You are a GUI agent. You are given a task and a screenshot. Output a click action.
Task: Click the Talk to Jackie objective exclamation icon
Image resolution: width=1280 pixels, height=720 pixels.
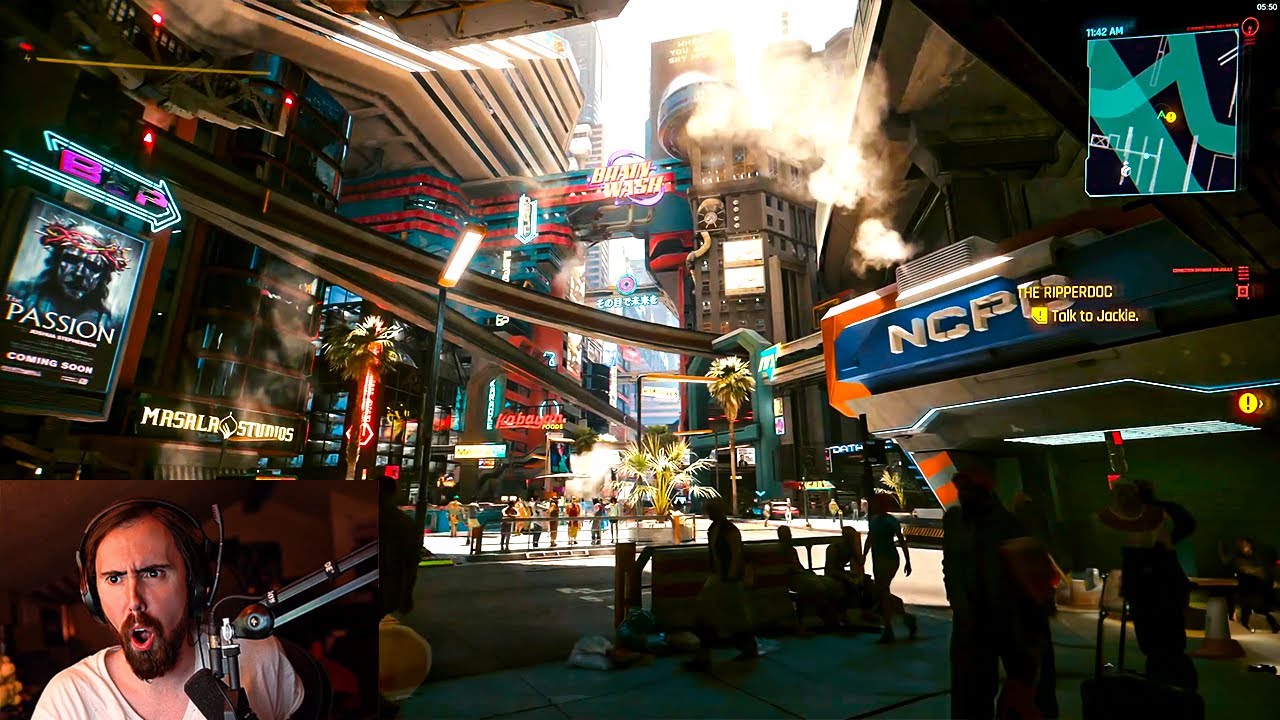pos(1040,315)
